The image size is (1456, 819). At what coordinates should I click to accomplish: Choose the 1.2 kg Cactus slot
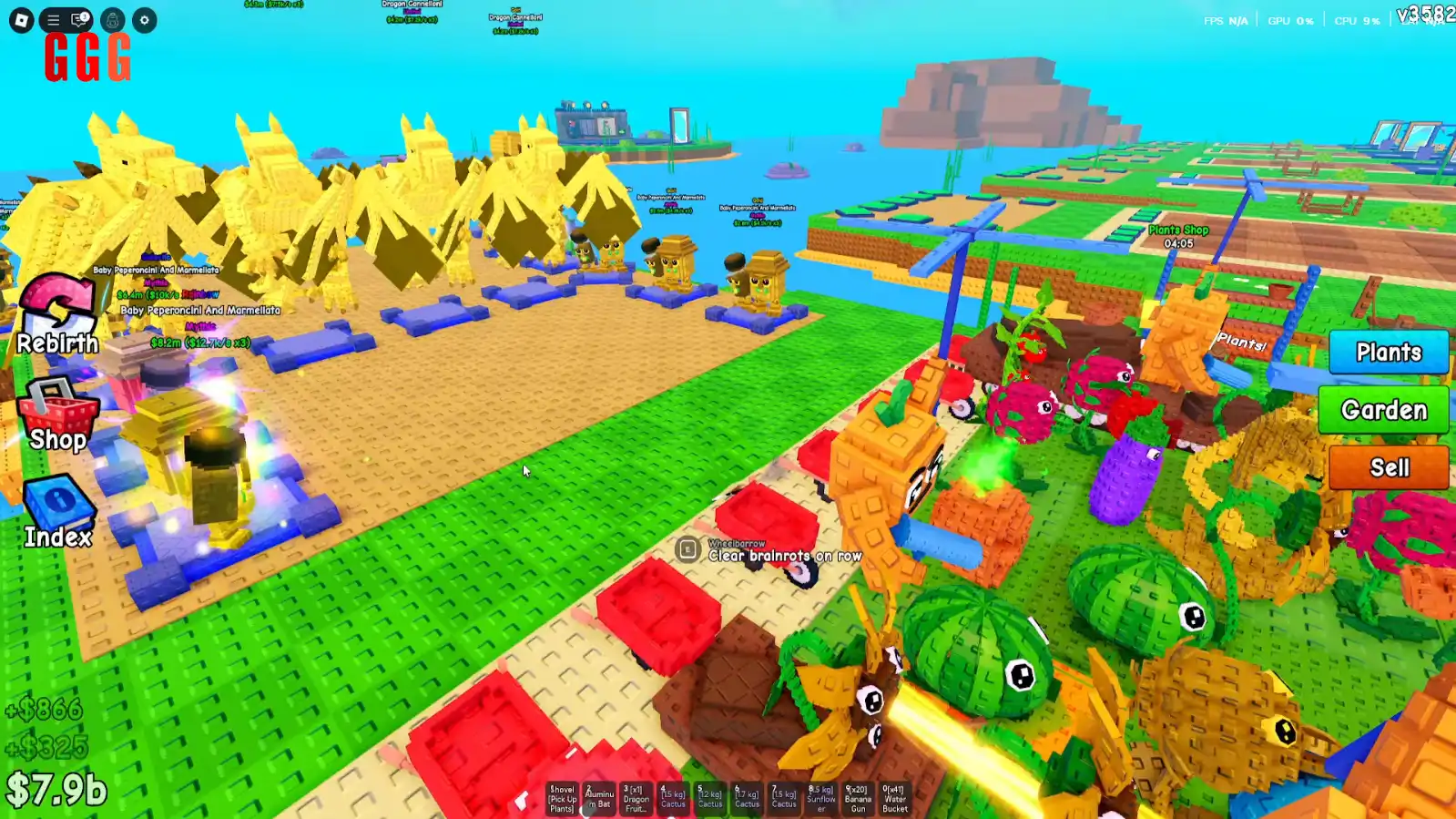click(x=709, y=799)
